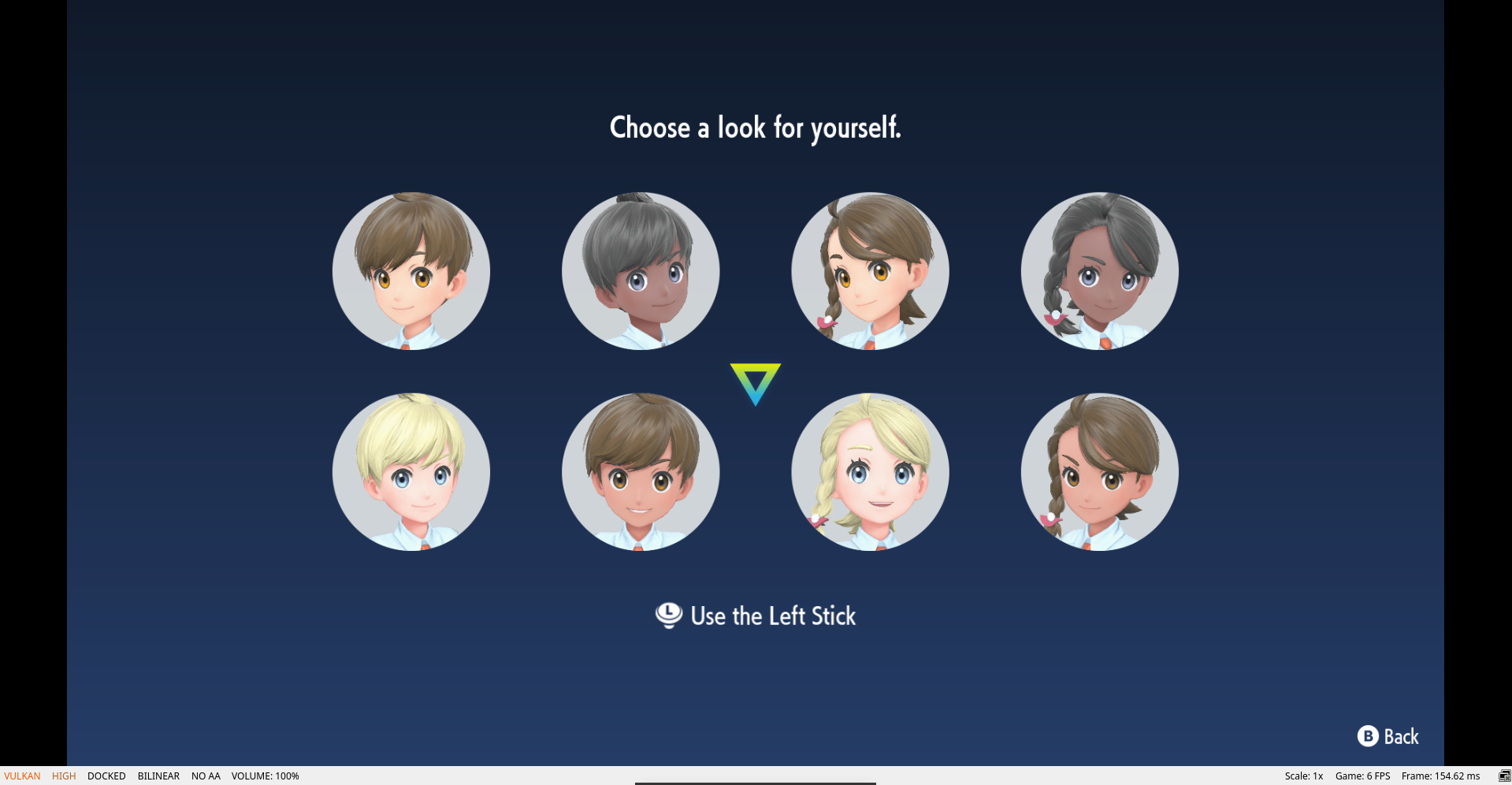Choose the gray-braided dark-skinned girl portrait
1512x785 pixels.
pyautogui.click(x=1099, y=271)
